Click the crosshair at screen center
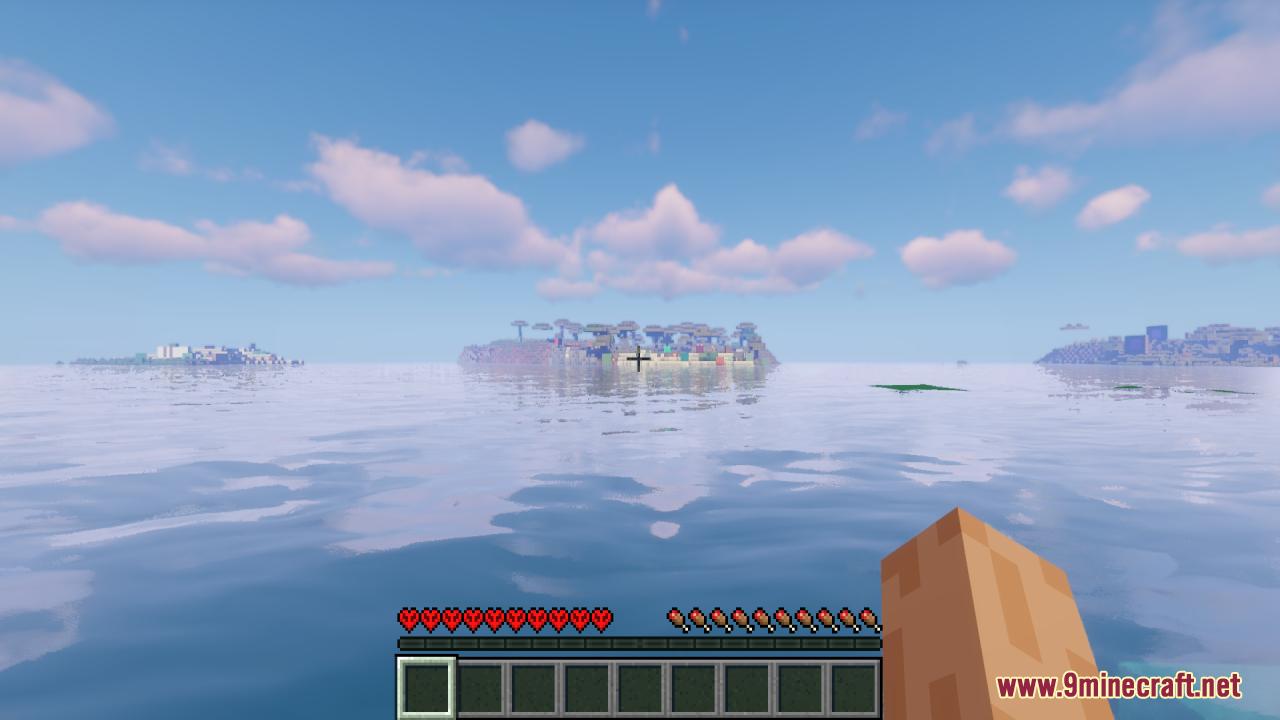The width and height of the screenshot is (1280, 720). (x=639, y=360)
